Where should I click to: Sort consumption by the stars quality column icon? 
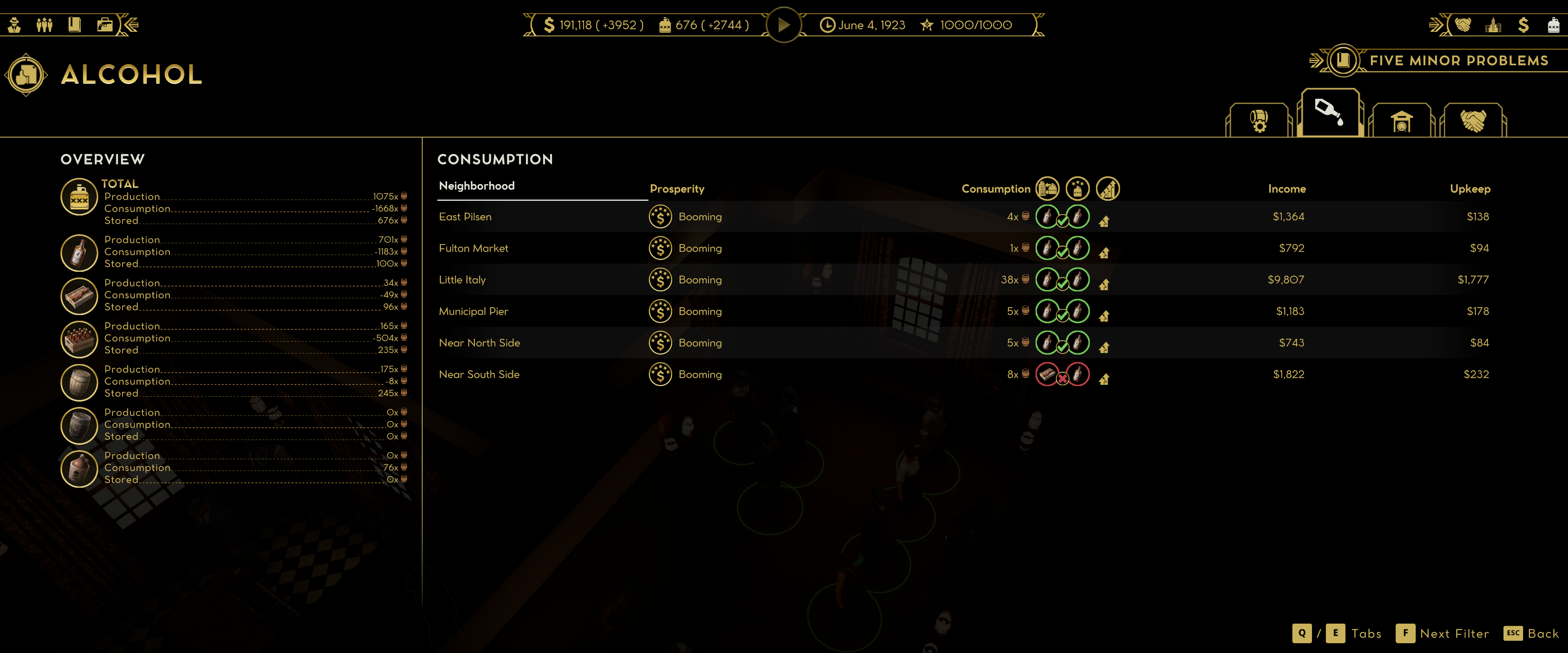tap(1078, 189)
